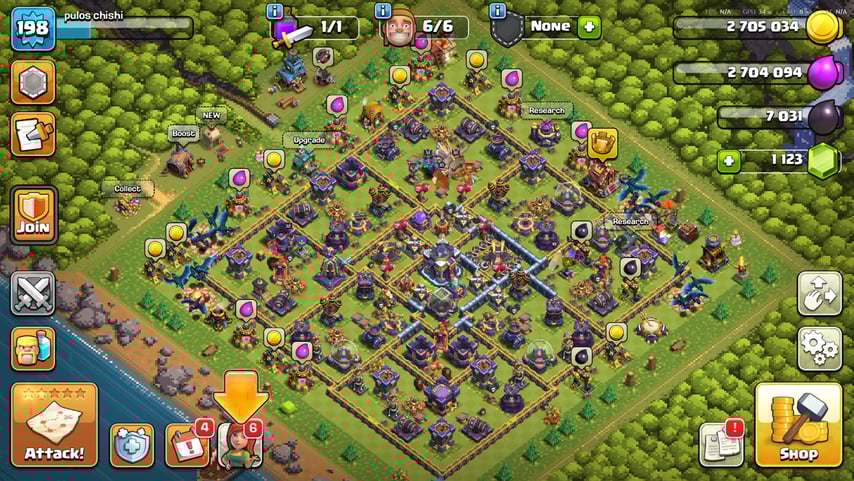
Task: Open the crossed swords army button
Action: [32, 294]
